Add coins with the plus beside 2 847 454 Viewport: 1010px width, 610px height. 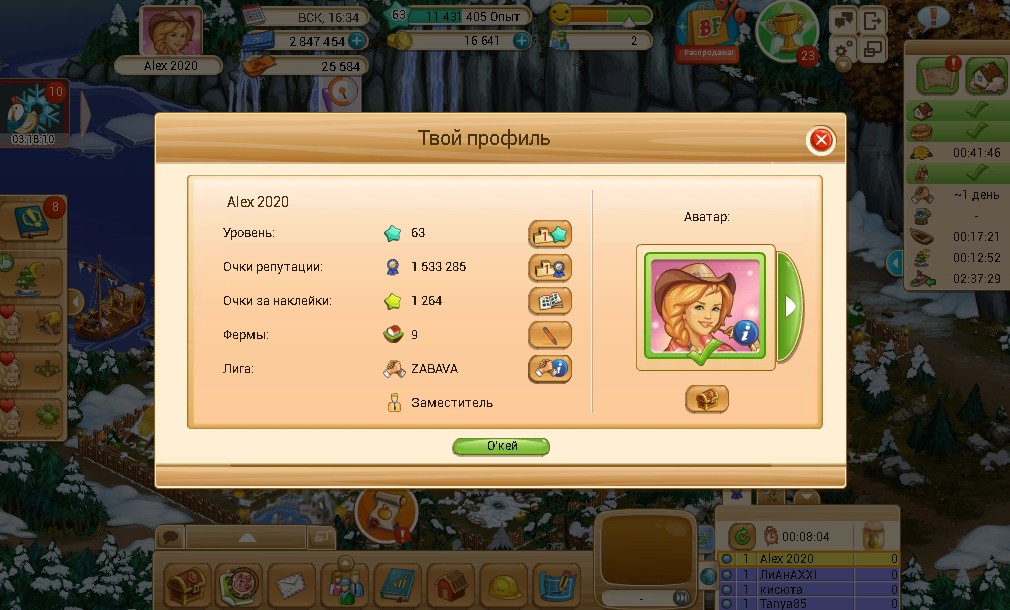357,41
